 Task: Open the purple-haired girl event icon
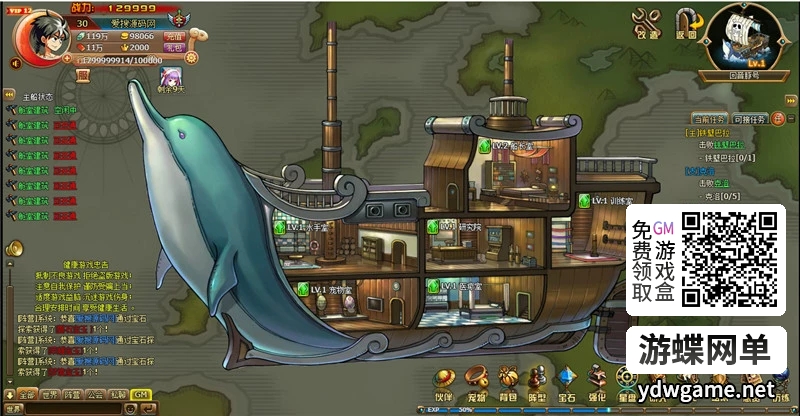[172, 76]
